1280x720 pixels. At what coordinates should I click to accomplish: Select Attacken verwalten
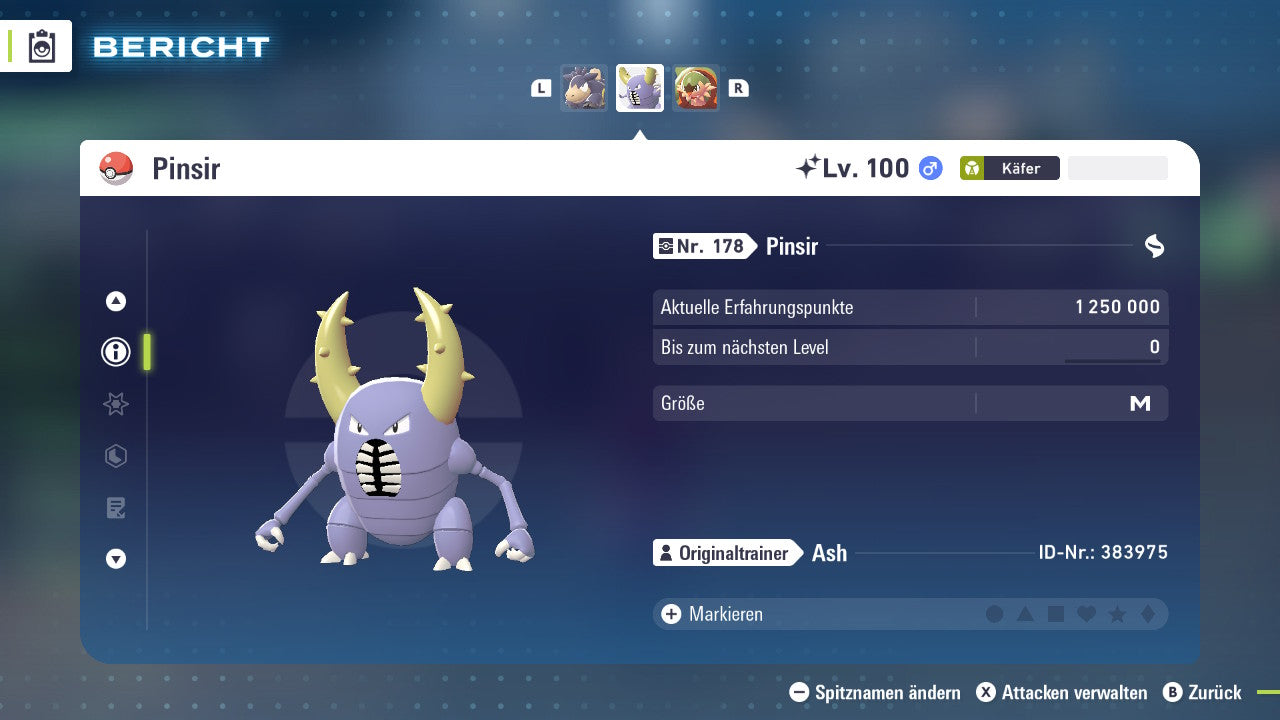pyautogui.click(x=1065, y=692)
